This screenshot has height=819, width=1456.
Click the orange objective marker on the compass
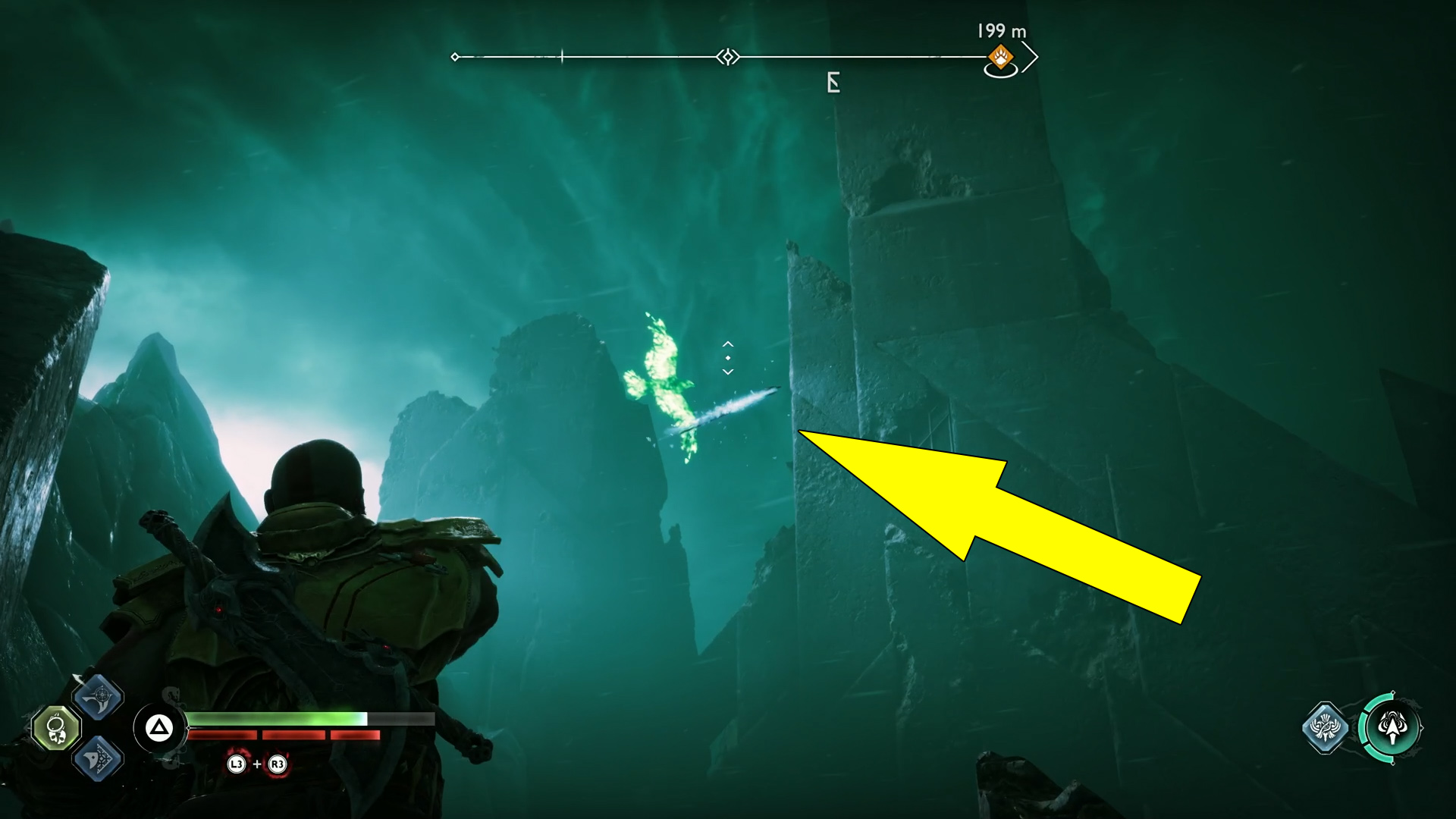click(x=999, y=55)
